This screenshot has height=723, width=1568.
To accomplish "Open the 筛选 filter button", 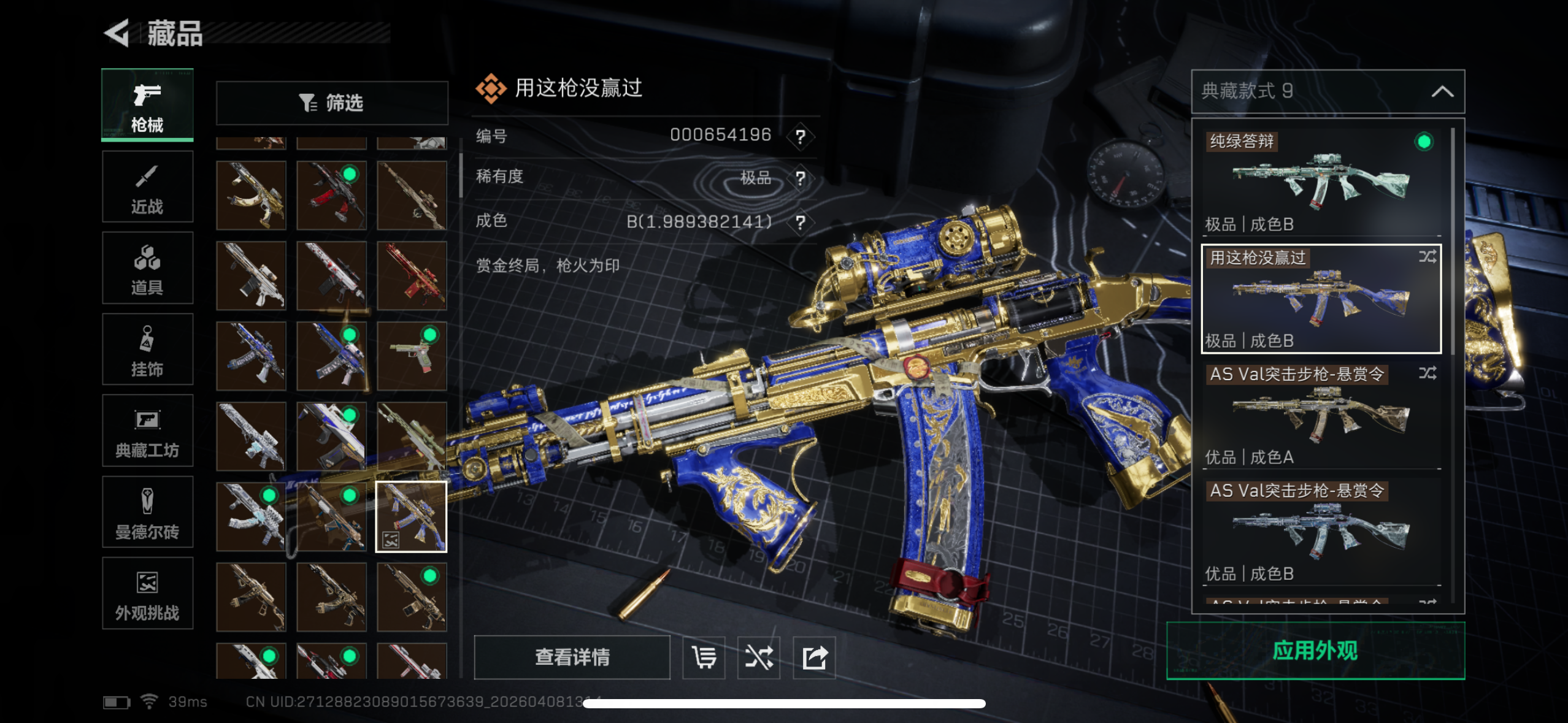I will click(x=332, y=103).
